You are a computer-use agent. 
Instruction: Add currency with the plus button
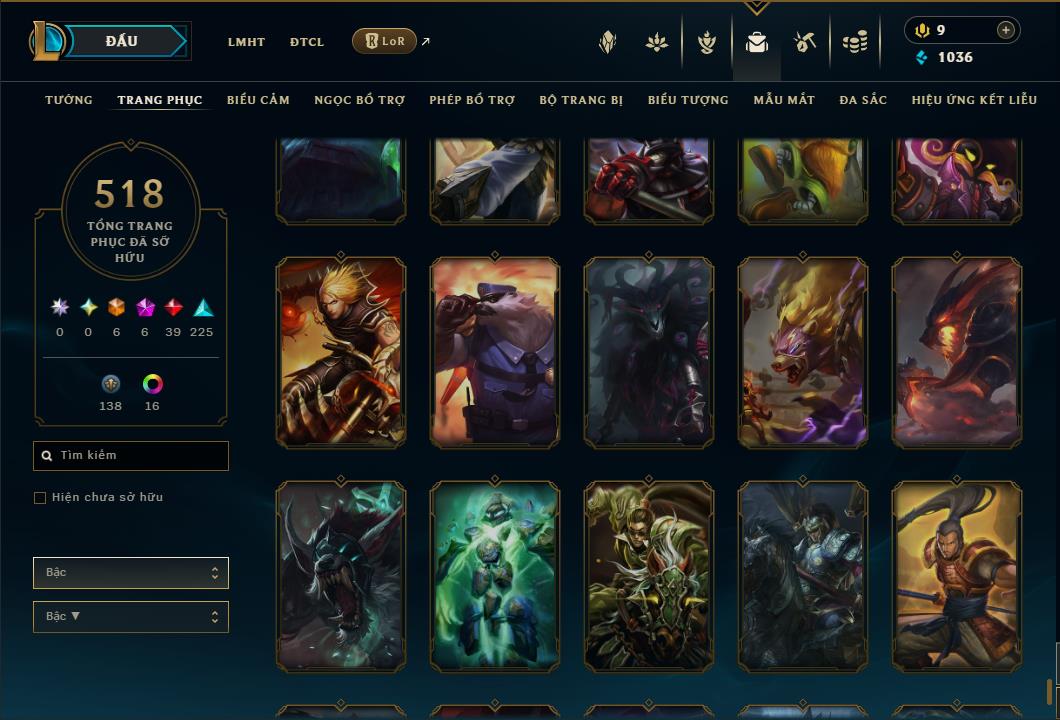coord(1005,31)
